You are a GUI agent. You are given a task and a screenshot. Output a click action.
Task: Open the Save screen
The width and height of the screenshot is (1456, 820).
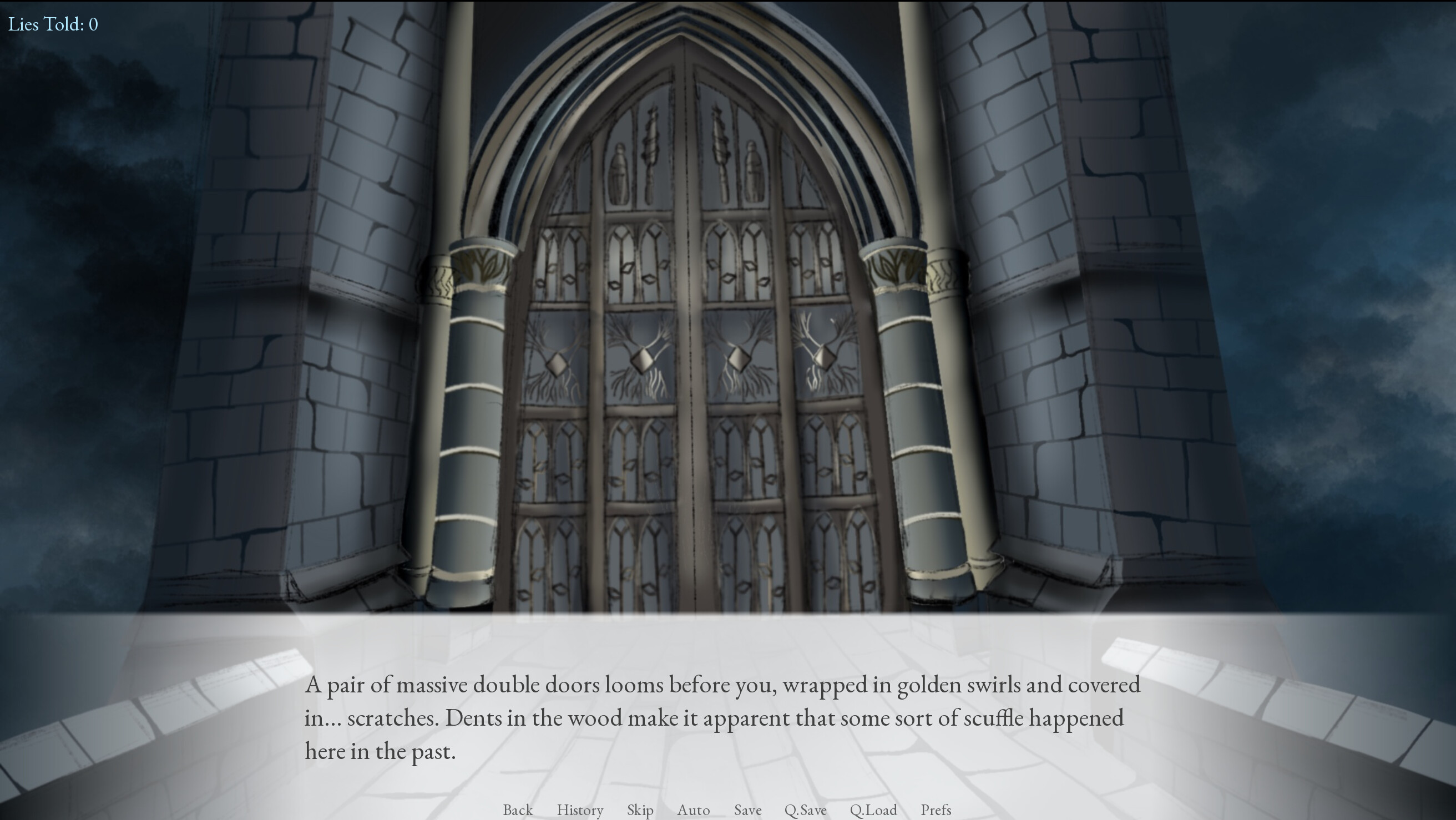pos(747,810)
